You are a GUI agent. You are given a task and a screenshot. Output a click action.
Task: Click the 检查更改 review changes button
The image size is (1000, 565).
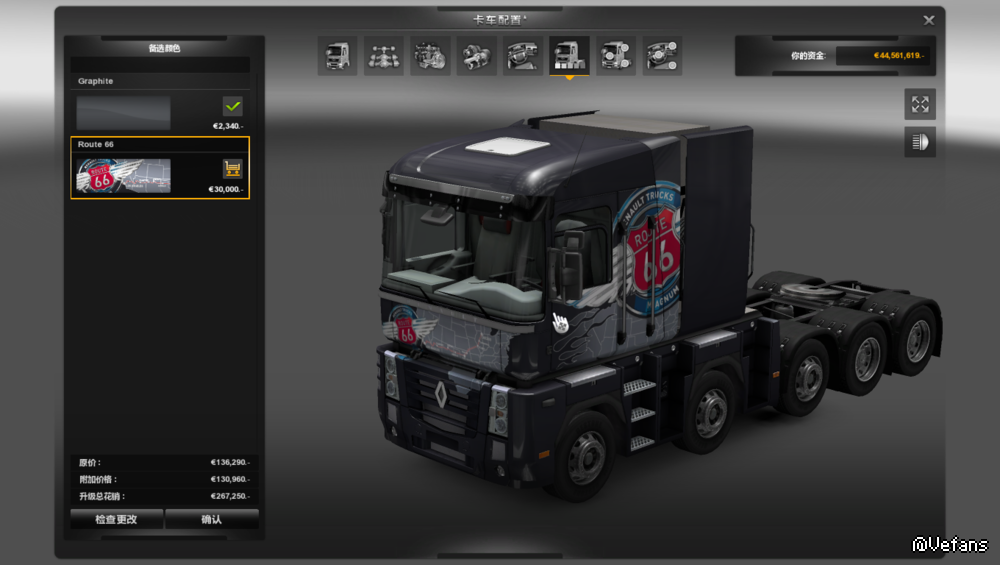tap(116, 519)
